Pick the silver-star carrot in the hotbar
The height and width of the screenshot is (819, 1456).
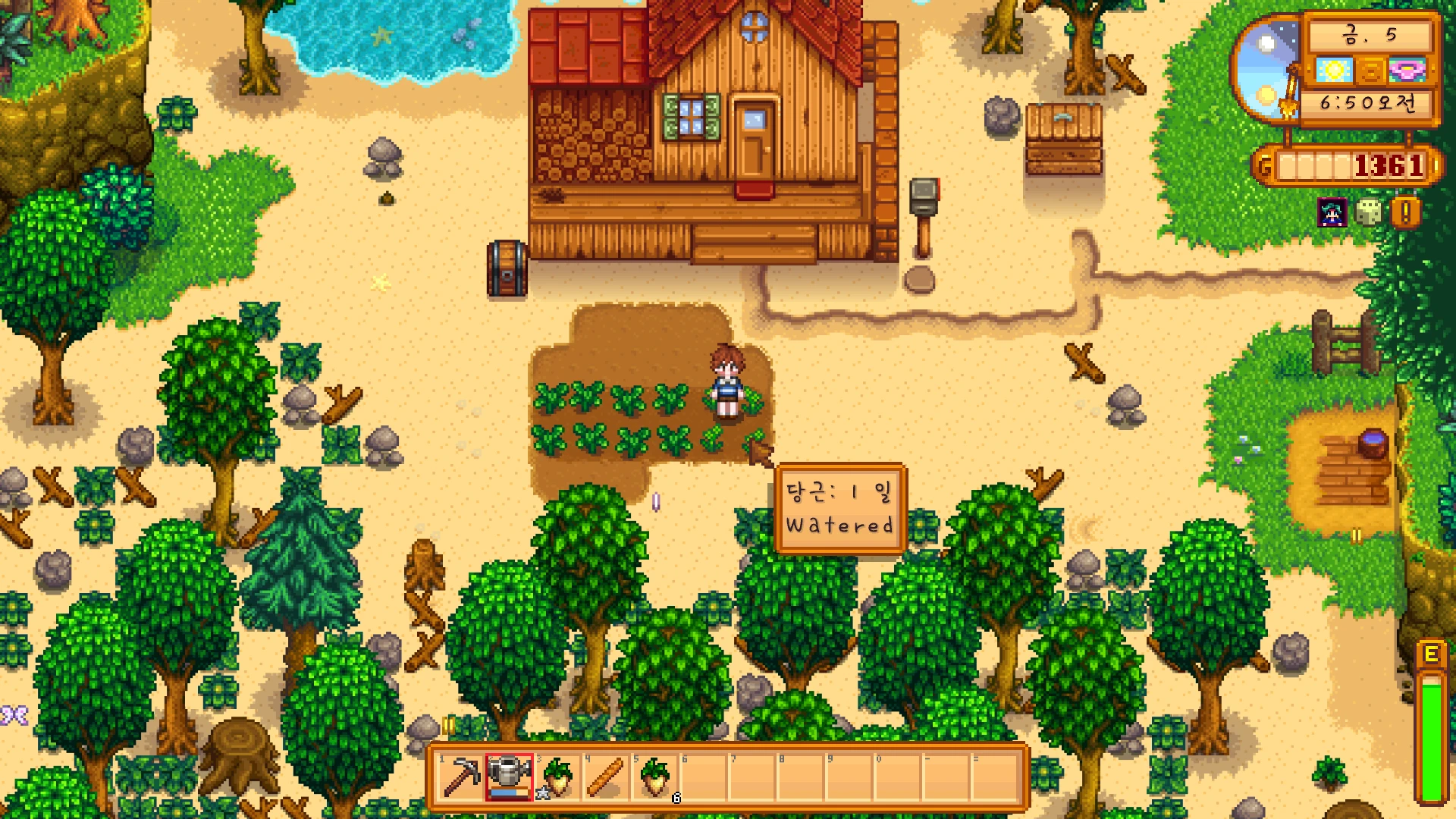point(558,777)
